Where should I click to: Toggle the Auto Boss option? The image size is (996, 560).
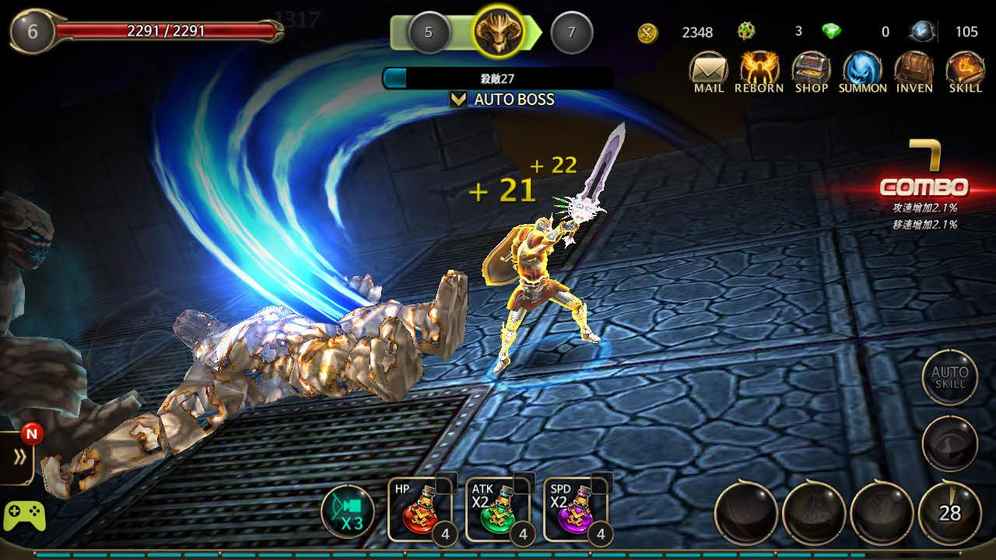tap(503, 99)
